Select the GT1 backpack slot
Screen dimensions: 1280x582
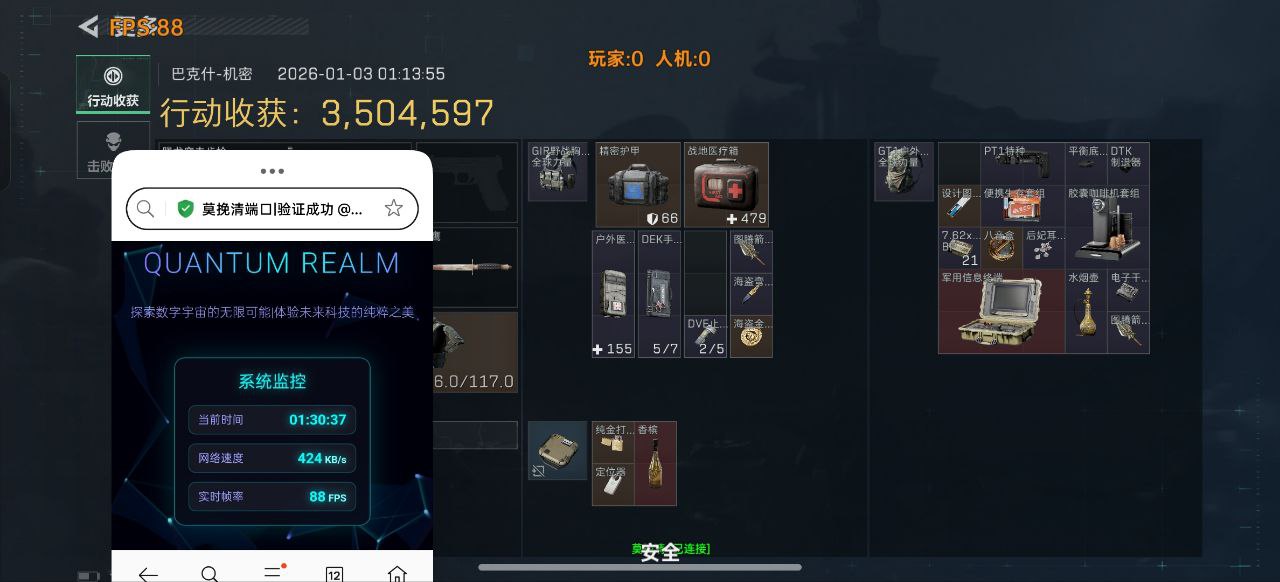(904, 172)
